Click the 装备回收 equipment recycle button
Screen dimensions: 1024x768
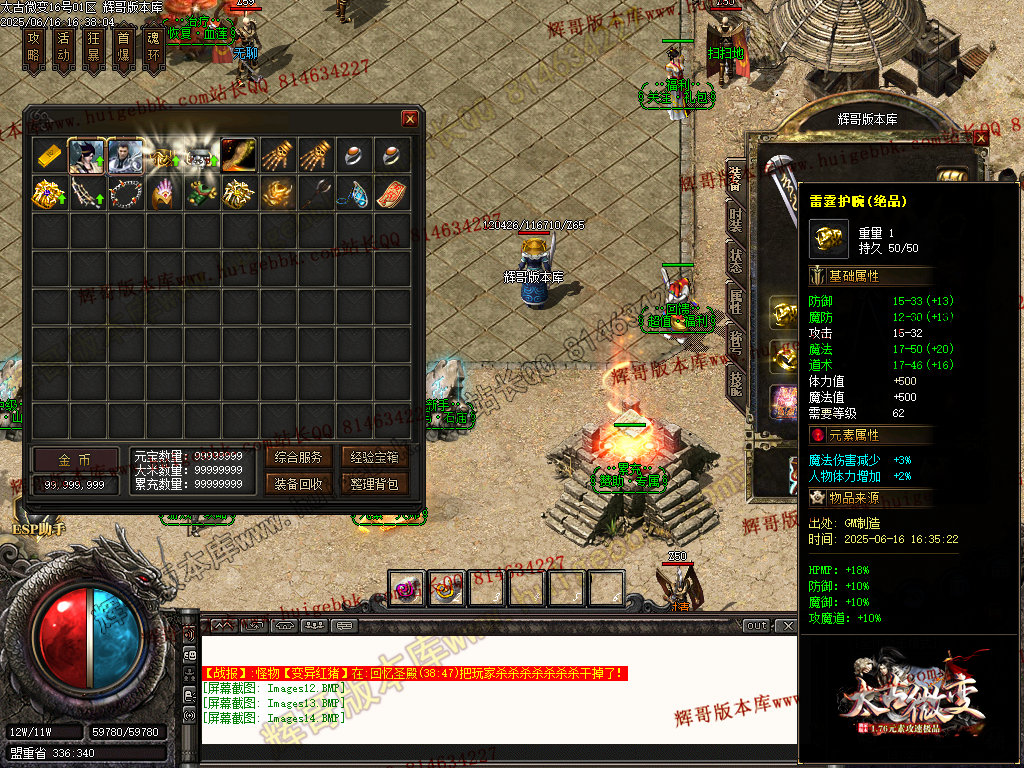297,484
